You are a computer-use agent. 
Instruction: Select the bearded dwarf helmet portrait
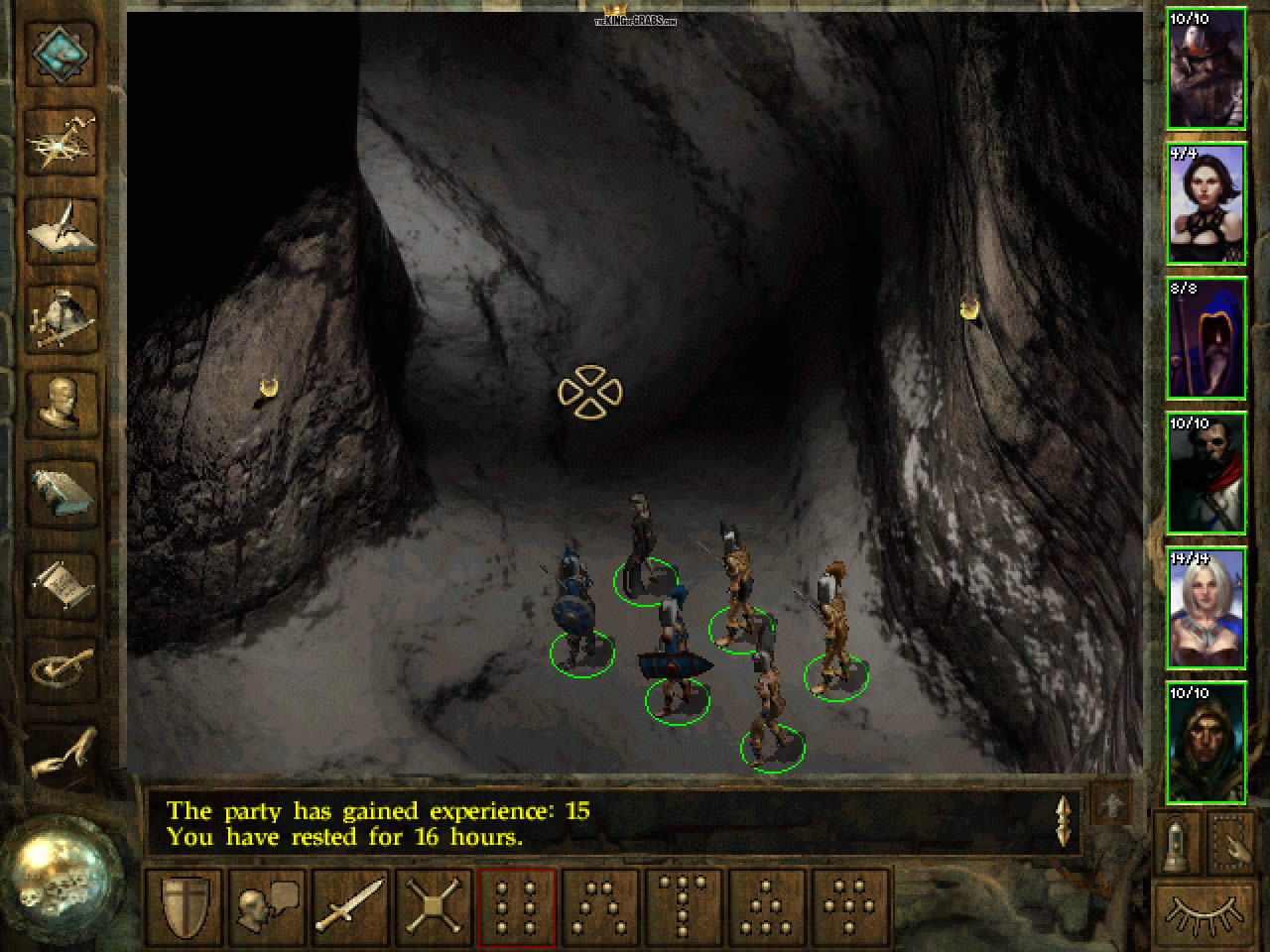click(1206, 68)
